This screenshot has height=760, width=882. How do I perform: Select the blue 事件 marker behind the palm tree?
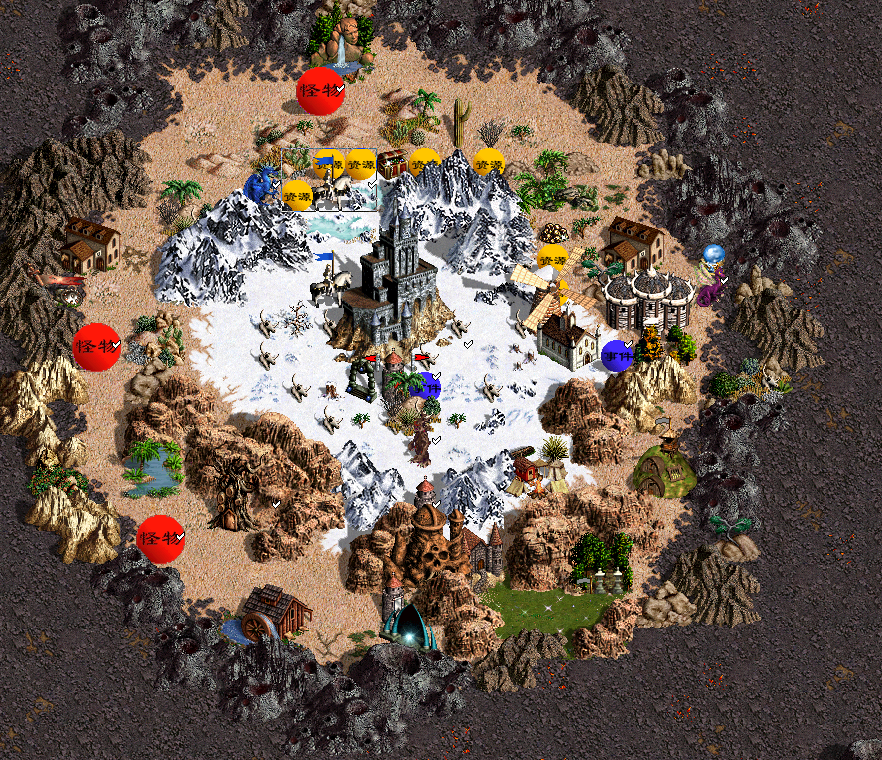[429, 385]
